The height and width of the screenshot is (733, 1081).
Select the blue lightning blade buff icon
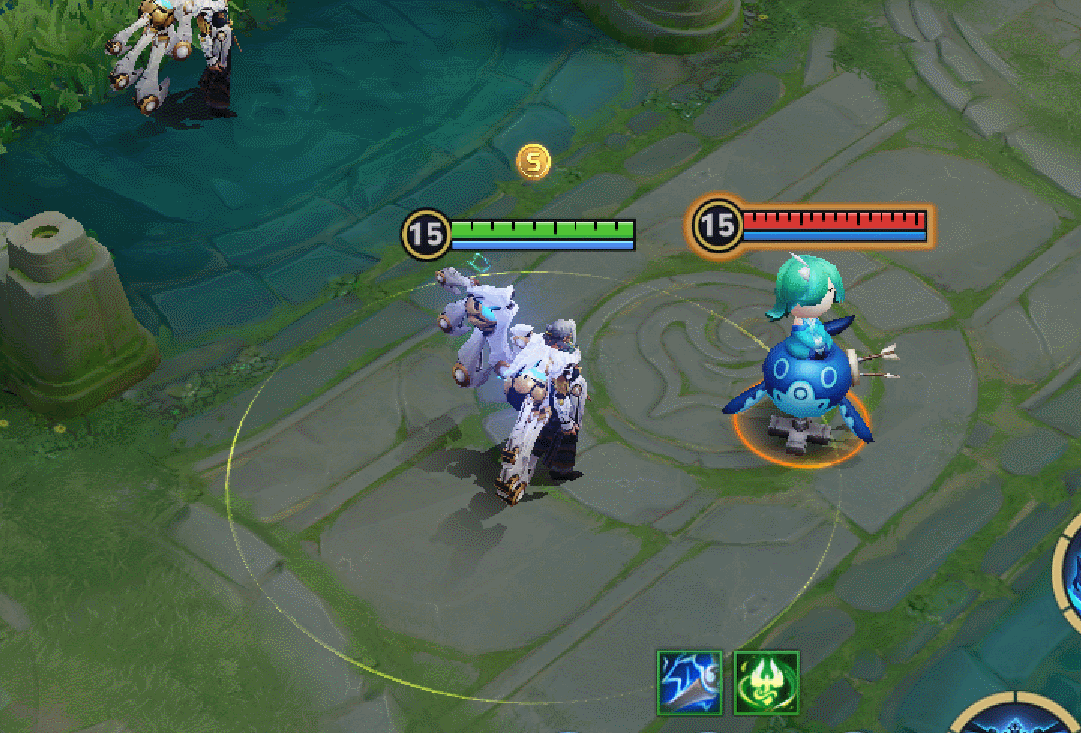690,683
